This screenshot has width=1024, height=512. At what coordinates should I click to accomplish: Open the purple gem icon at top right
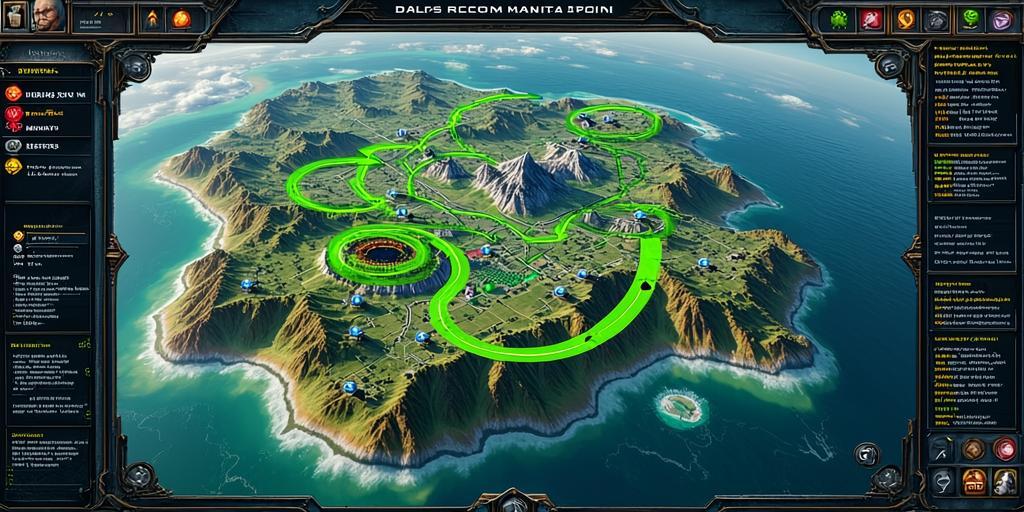pyautogui.click(x=1001, y=19)
